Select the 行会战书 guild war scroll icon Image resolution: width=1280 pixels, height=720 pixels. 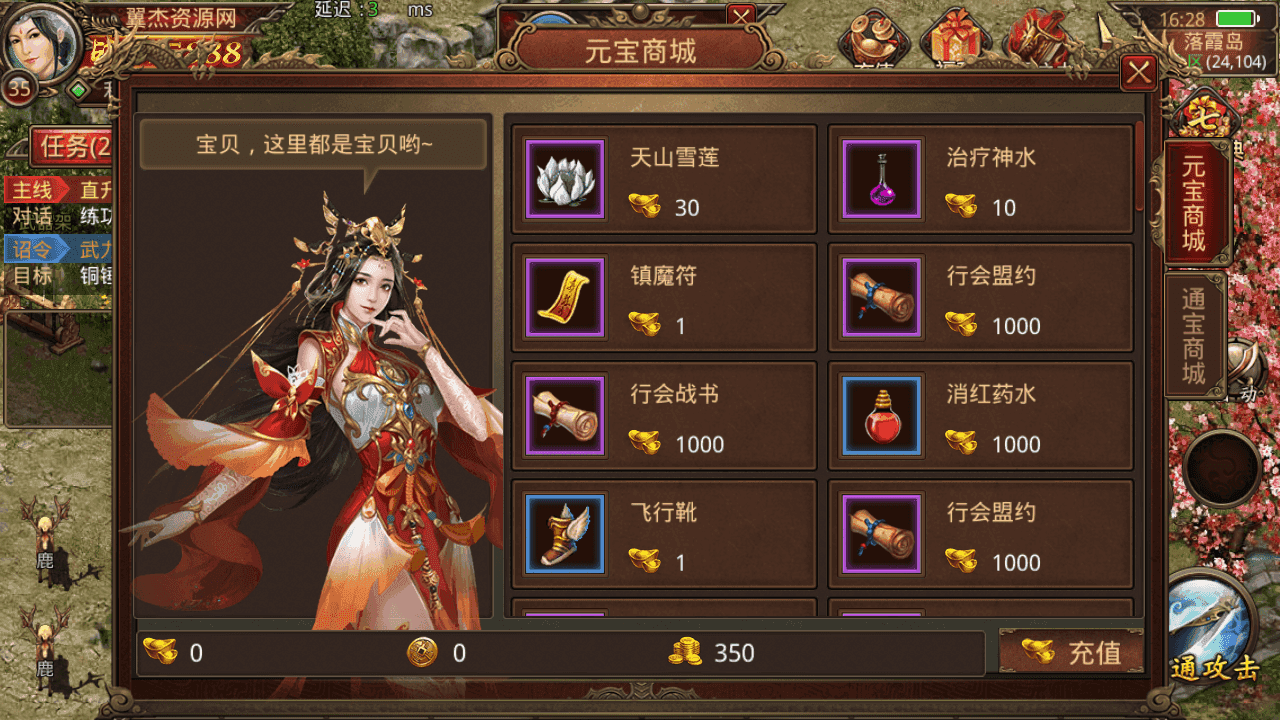pos(564,415)
